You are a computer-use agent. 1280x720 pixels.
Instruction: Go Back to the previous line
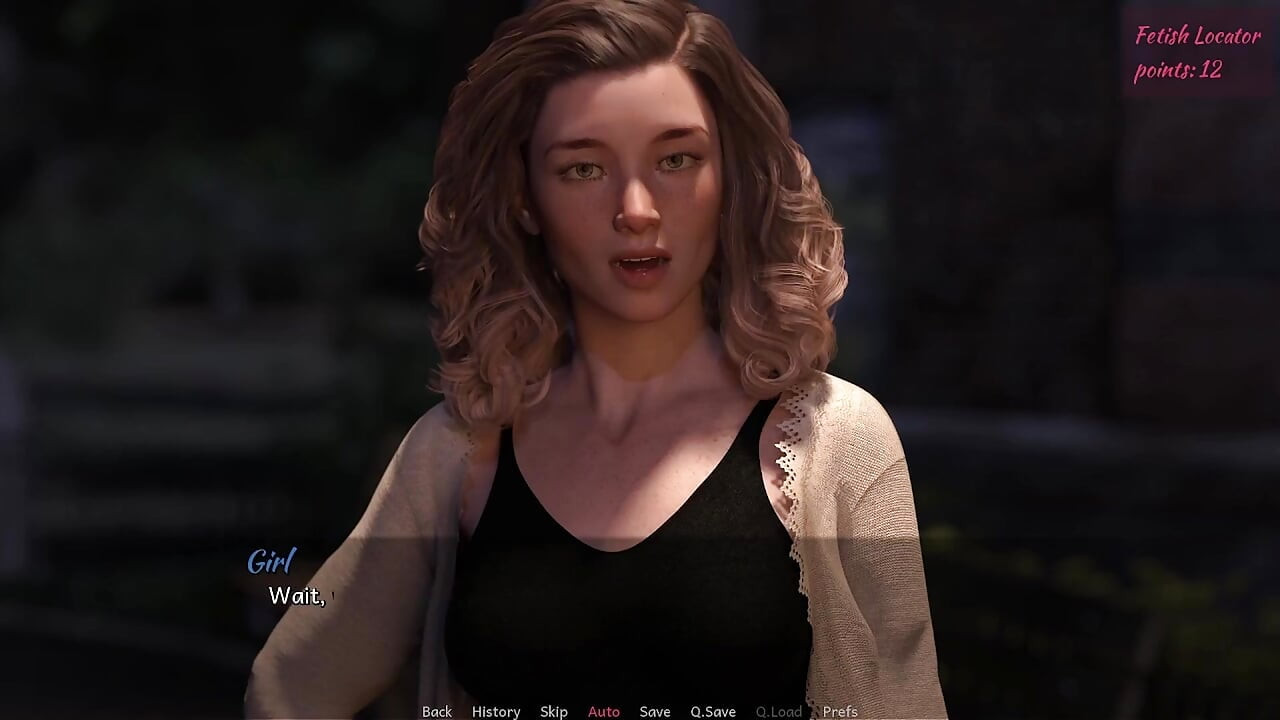(x=437, y=711)
